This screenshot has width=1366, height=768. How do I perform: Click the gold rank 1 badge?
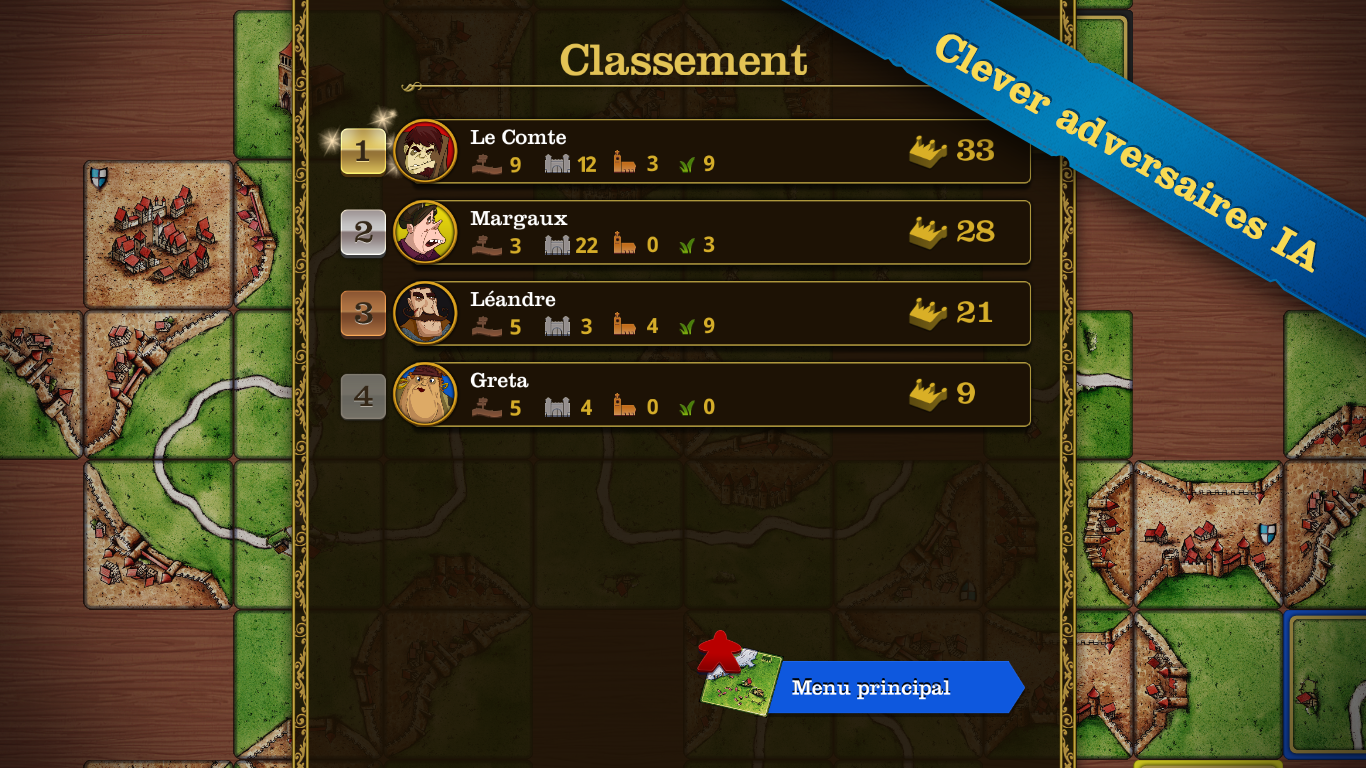coord(362,150)
